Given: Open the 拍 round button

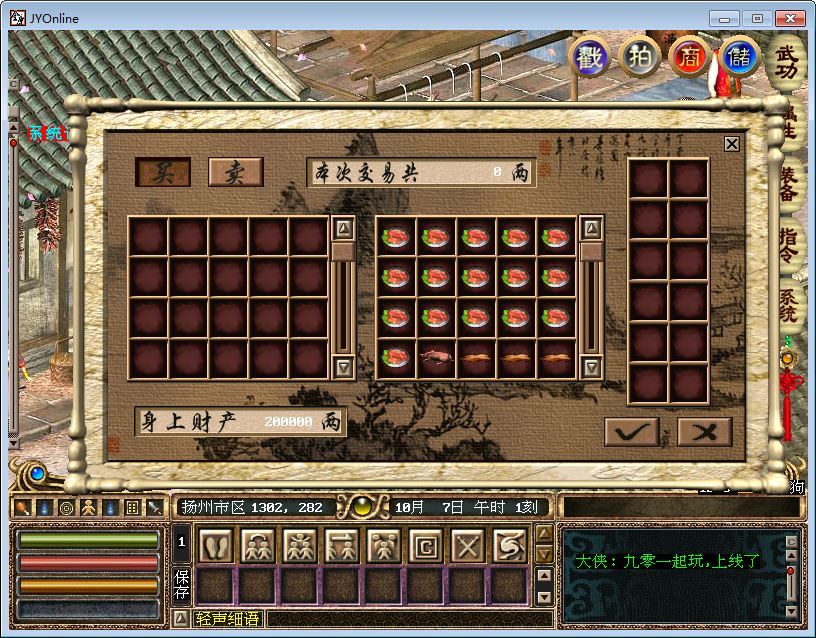Looking at the screenshot, I should click(639, 56).
